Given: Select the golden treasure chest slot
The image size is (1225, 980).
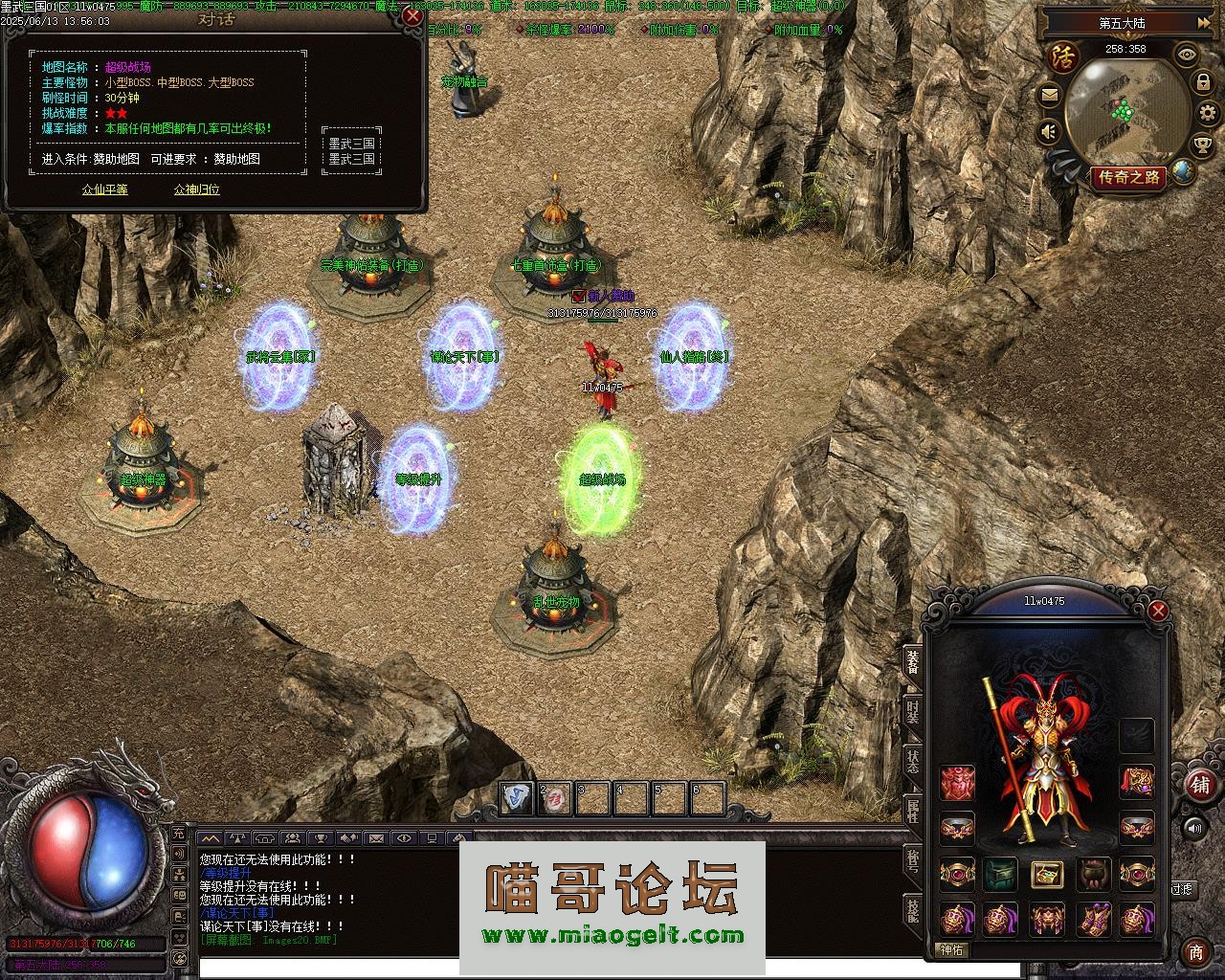Looking at the screenshot, I should pos(1047,874).
